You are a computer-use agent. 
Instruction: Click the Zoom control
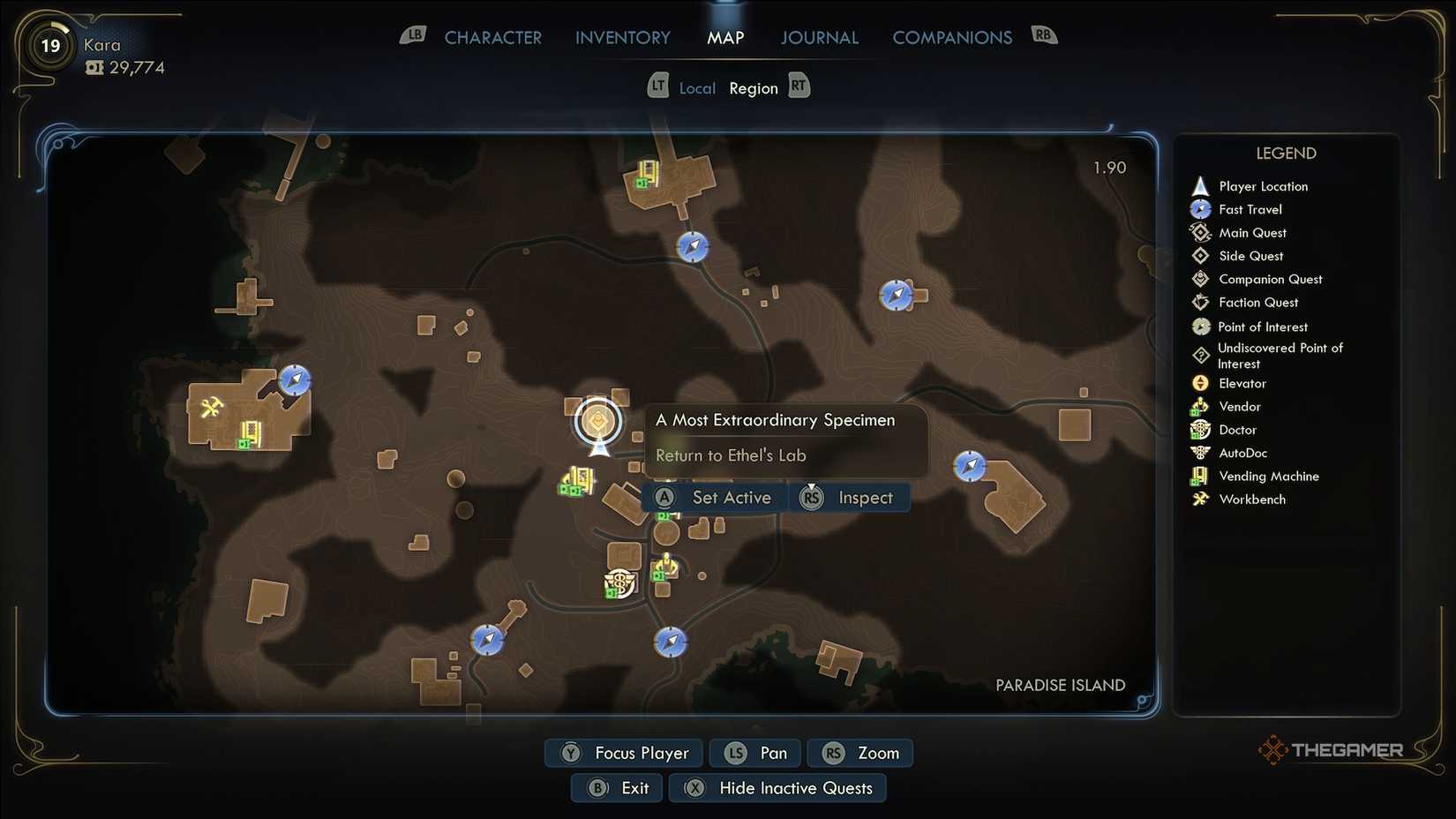(859, 753)
